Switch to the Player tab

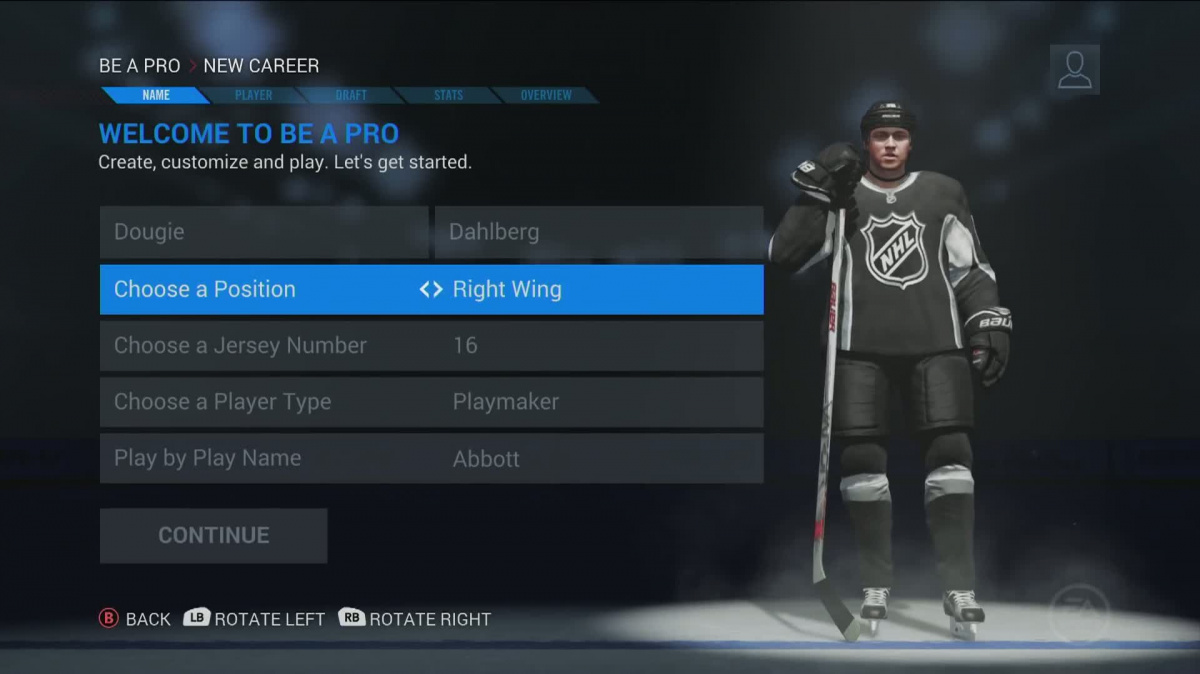(x=253, y=95)
